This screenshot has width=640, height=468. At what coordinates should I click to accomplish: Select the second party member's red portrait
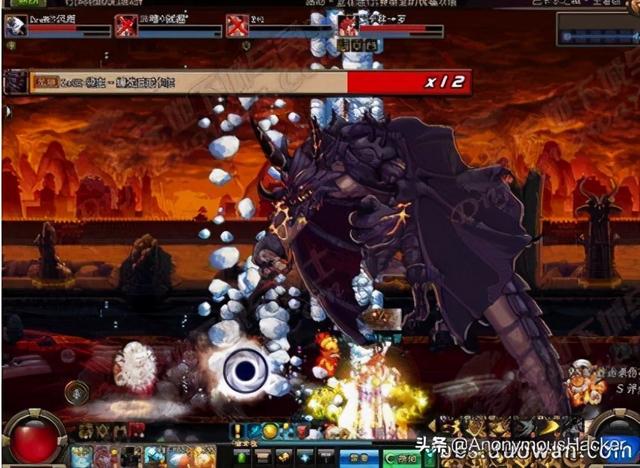tap(127, 26)
